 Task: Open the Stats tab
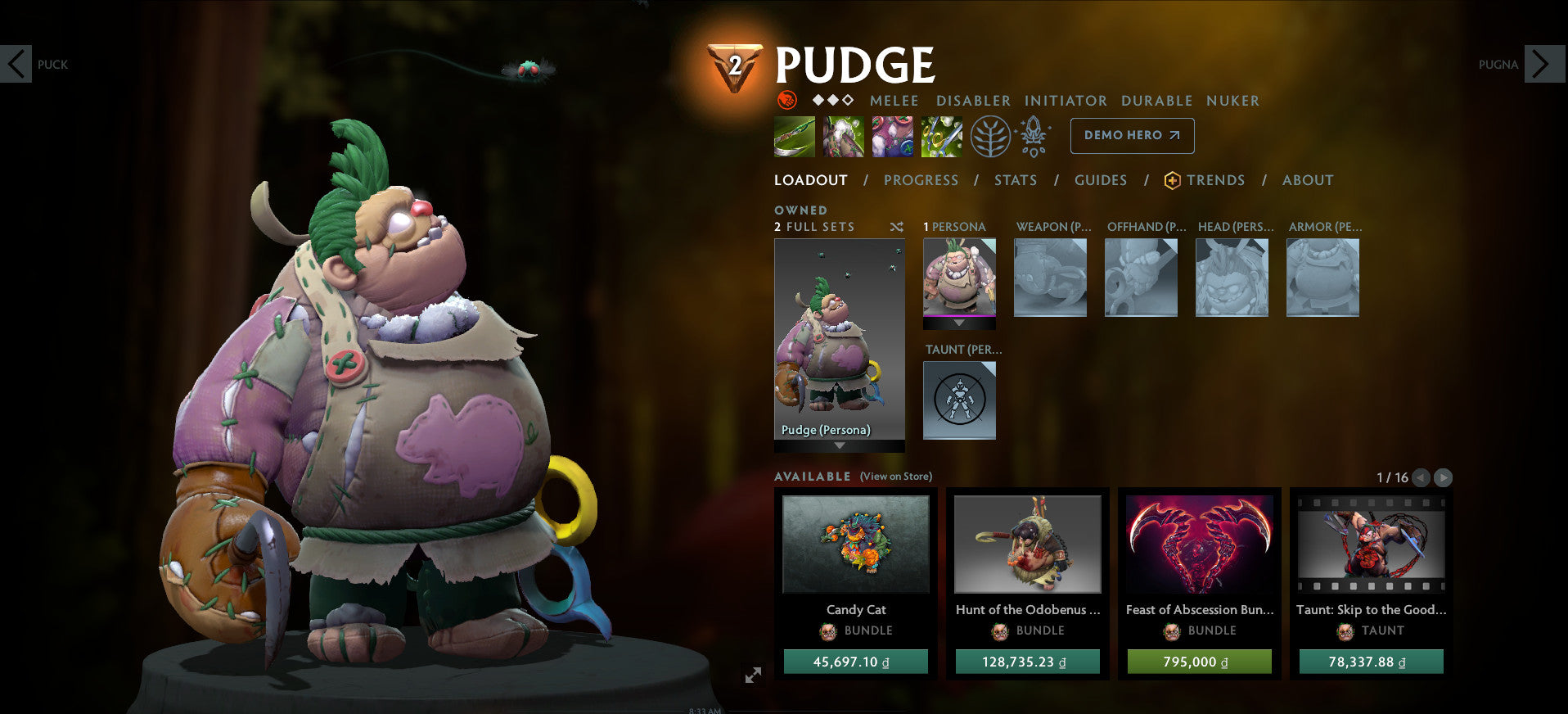(1015, 180)
